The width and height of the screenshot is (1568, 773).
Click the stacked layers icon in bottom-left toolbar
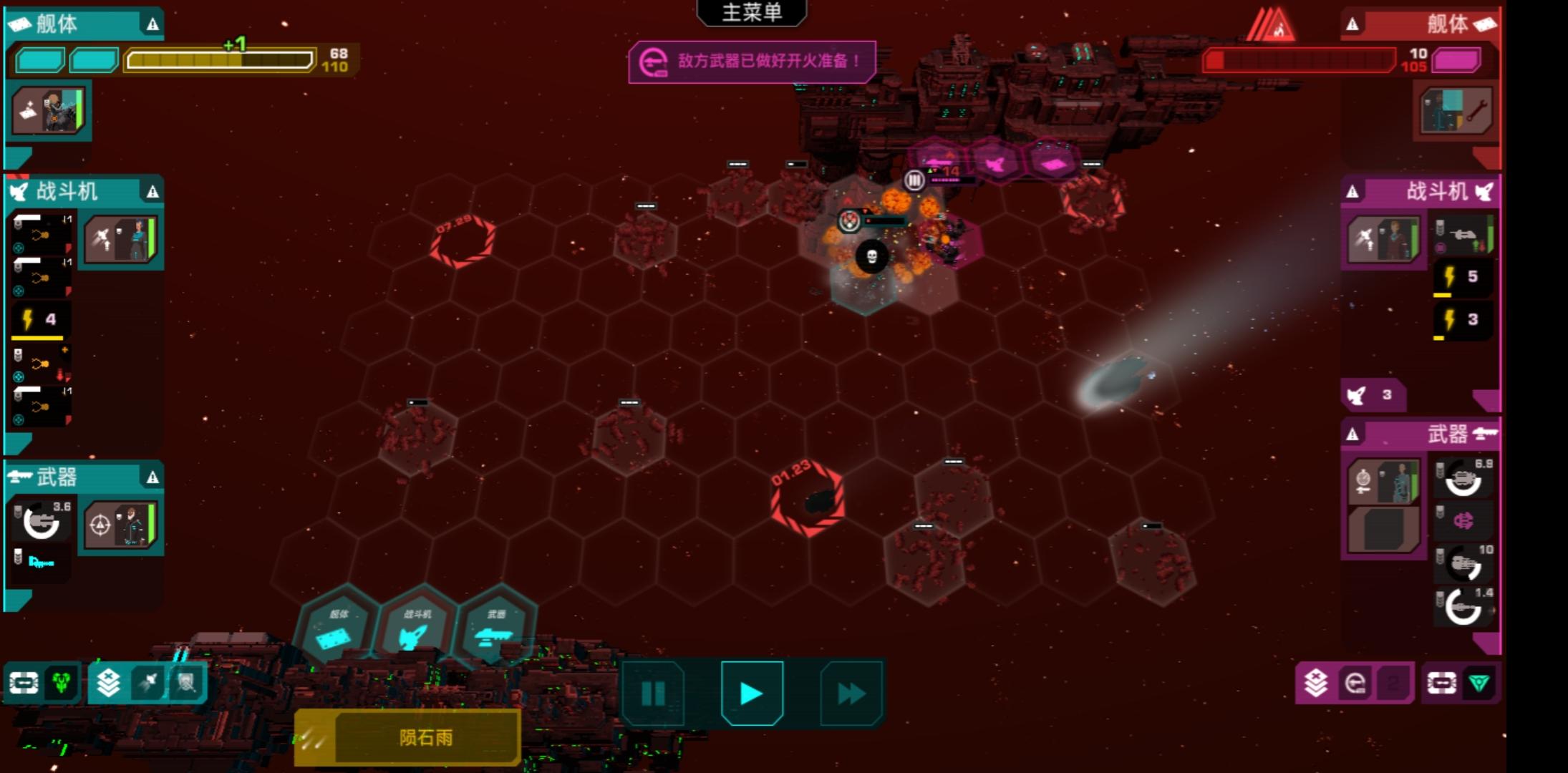[108, 683]
